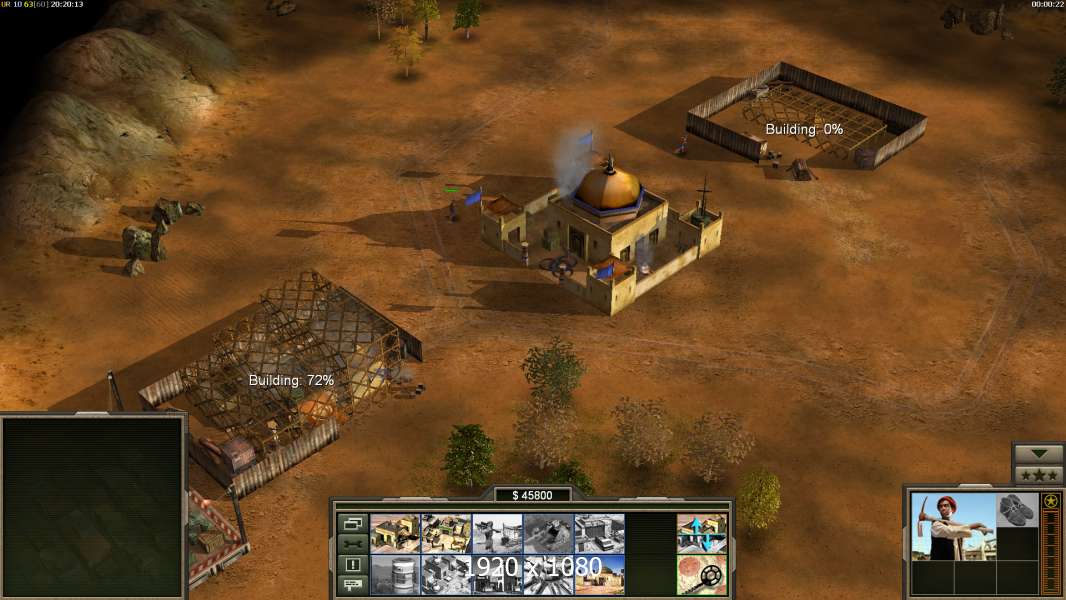This screenshot has width=1066, height=600.
Task: Select the first domed-building construction icon
Action: pyautogui.click(x=395, y=533)
